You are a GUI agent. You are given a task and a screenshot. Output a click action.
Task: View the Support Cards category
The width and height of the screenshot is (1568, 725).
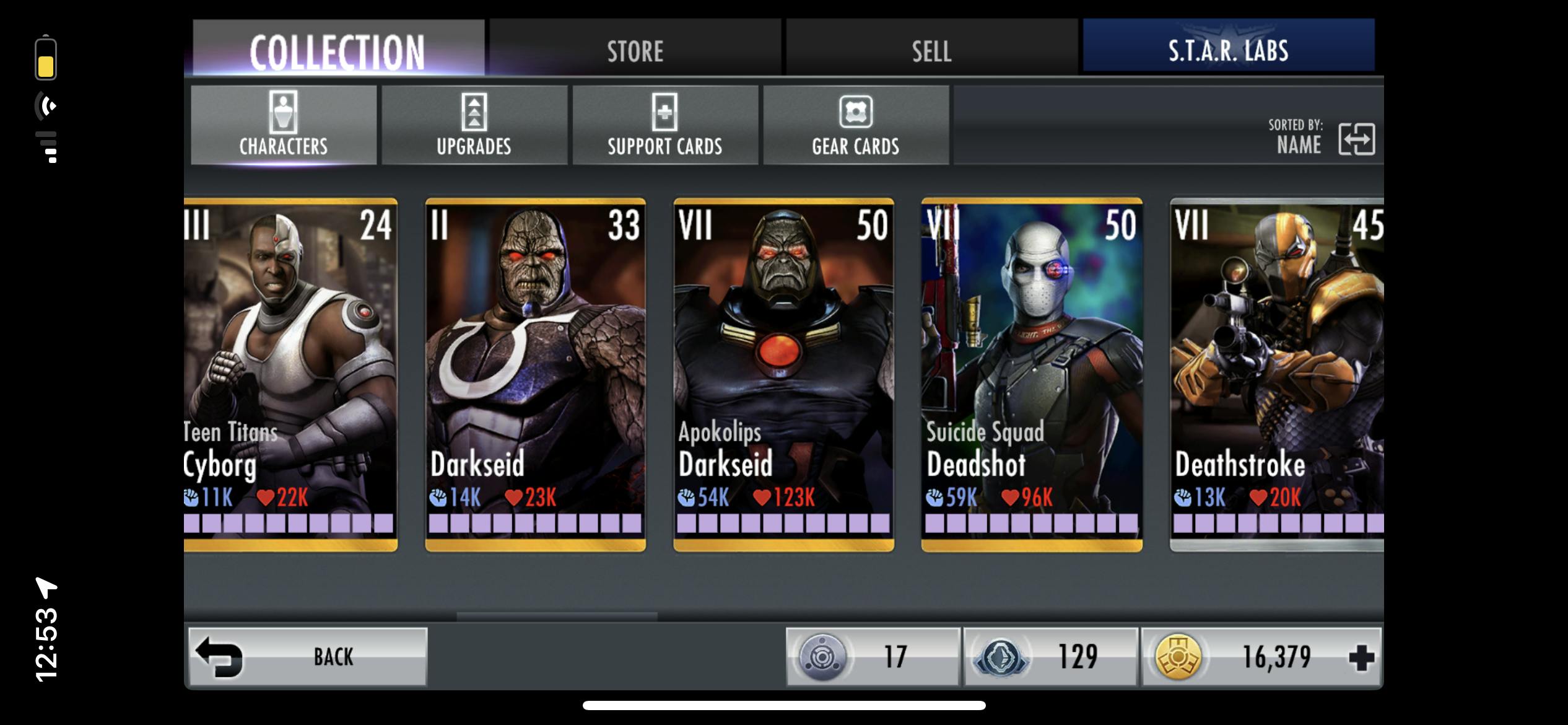(x=664, y=125)
